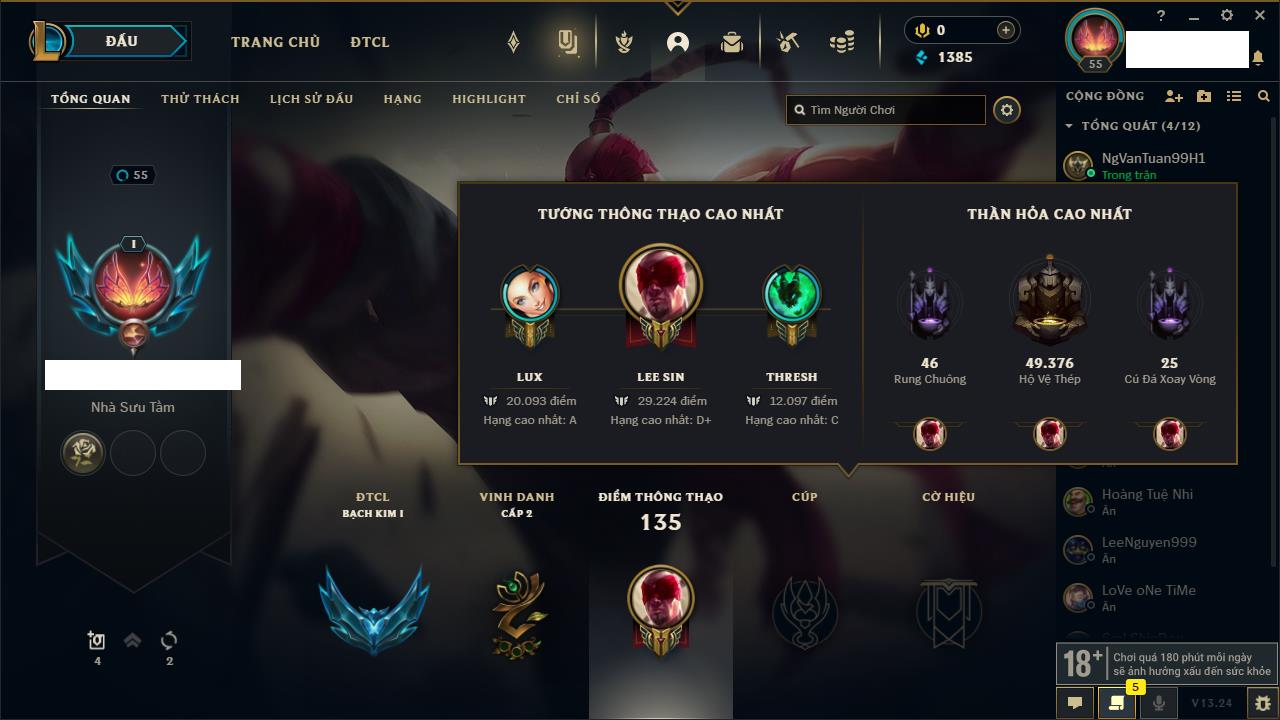Viewport: 1280px width, 720px height.
Task: View the CHỈ SỐ tab
Action: pyautogui.click(x=578, y=99)
